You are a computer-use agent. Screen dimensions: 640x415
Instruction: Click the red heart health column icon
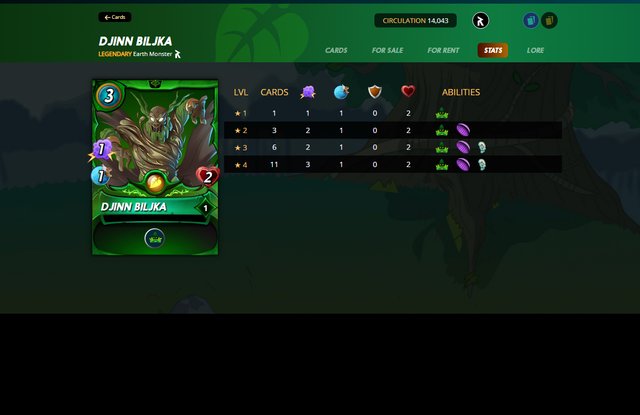408,92
